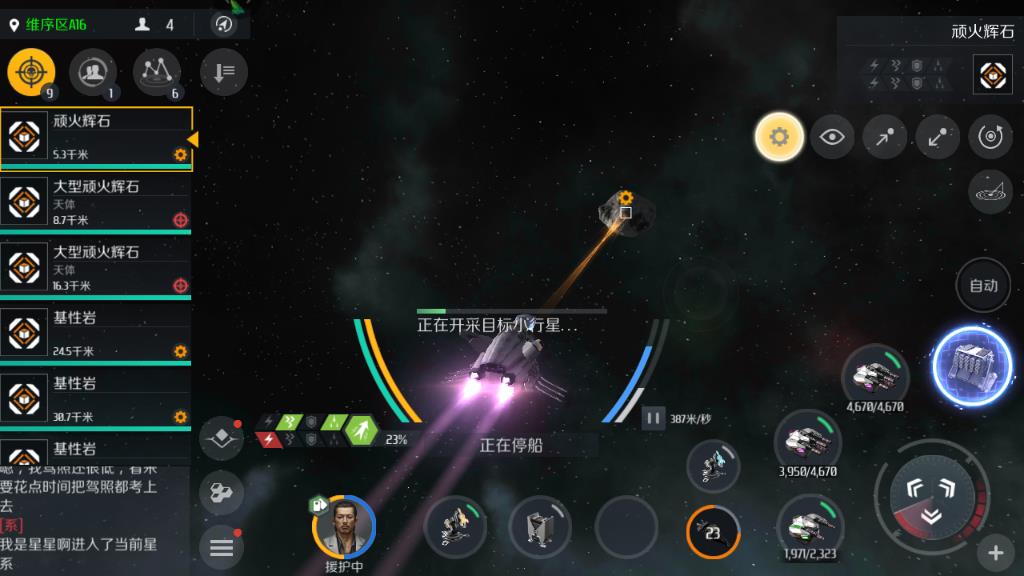1024x576 pixels.
Task: Activate the orbit target button
Action: (x=990, y=137)
